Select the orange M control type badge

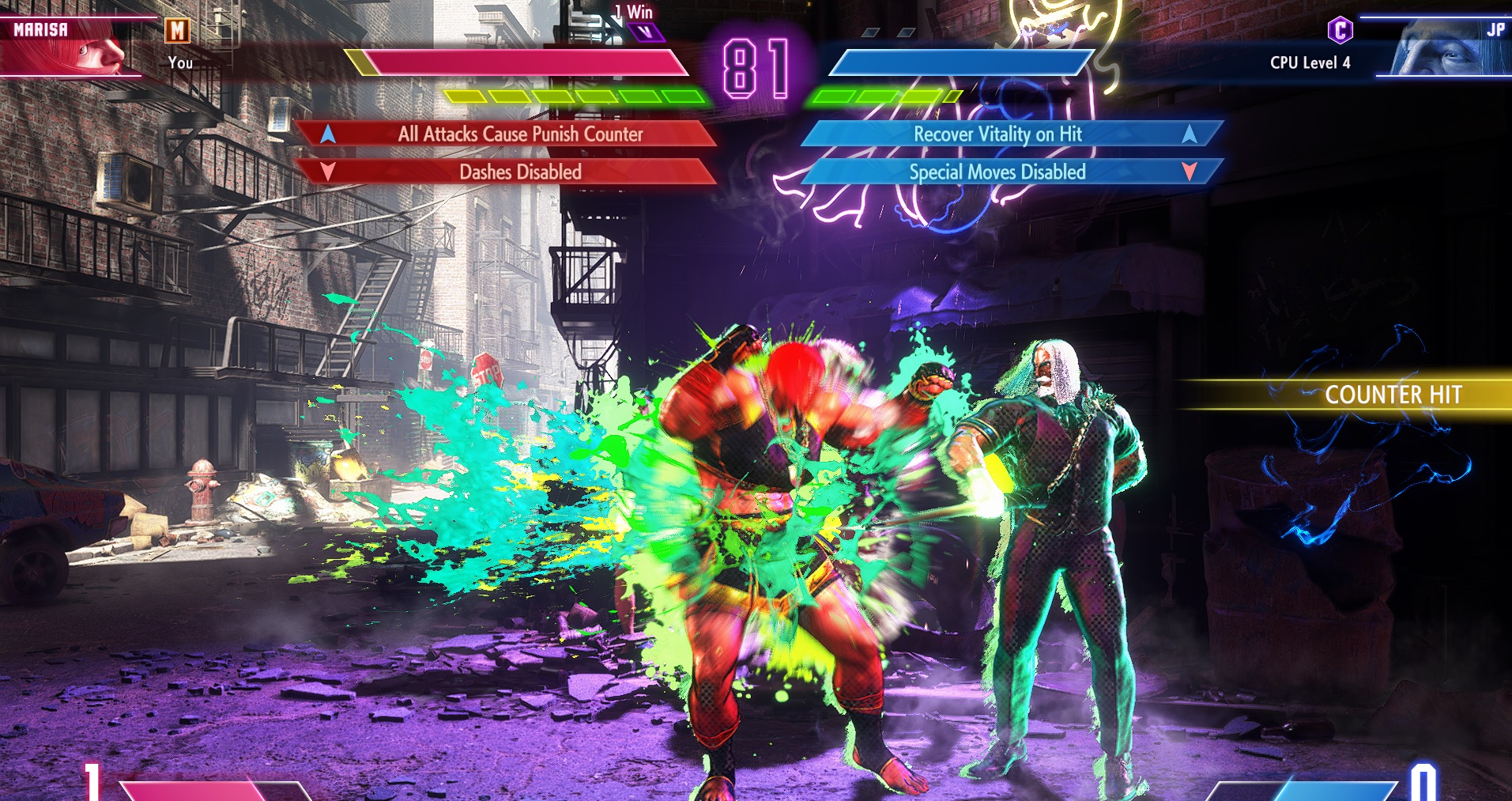tap(178, 31)
